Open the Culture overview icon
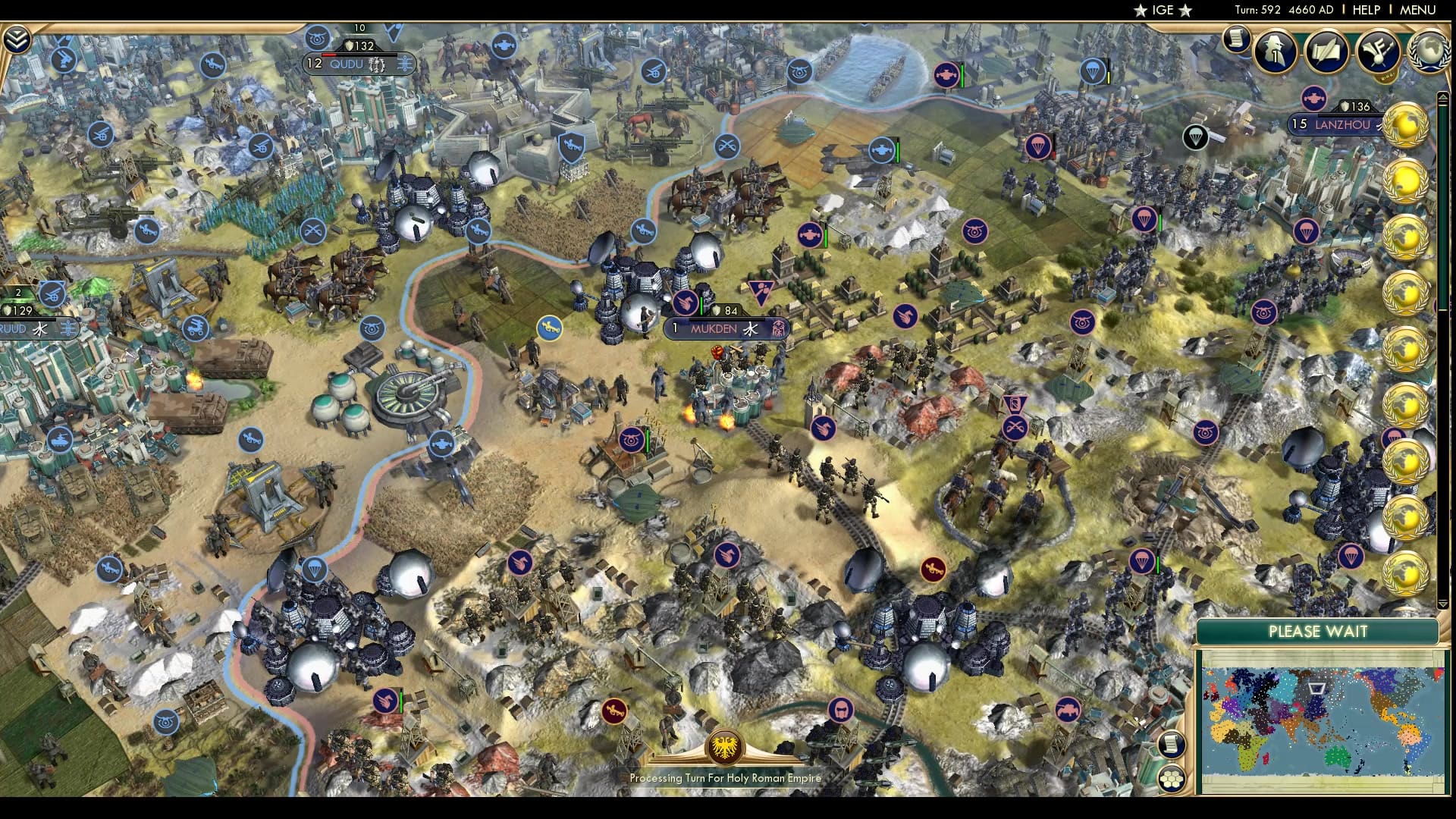Viewport: 1456px width, 819px height. (1380, 53)
